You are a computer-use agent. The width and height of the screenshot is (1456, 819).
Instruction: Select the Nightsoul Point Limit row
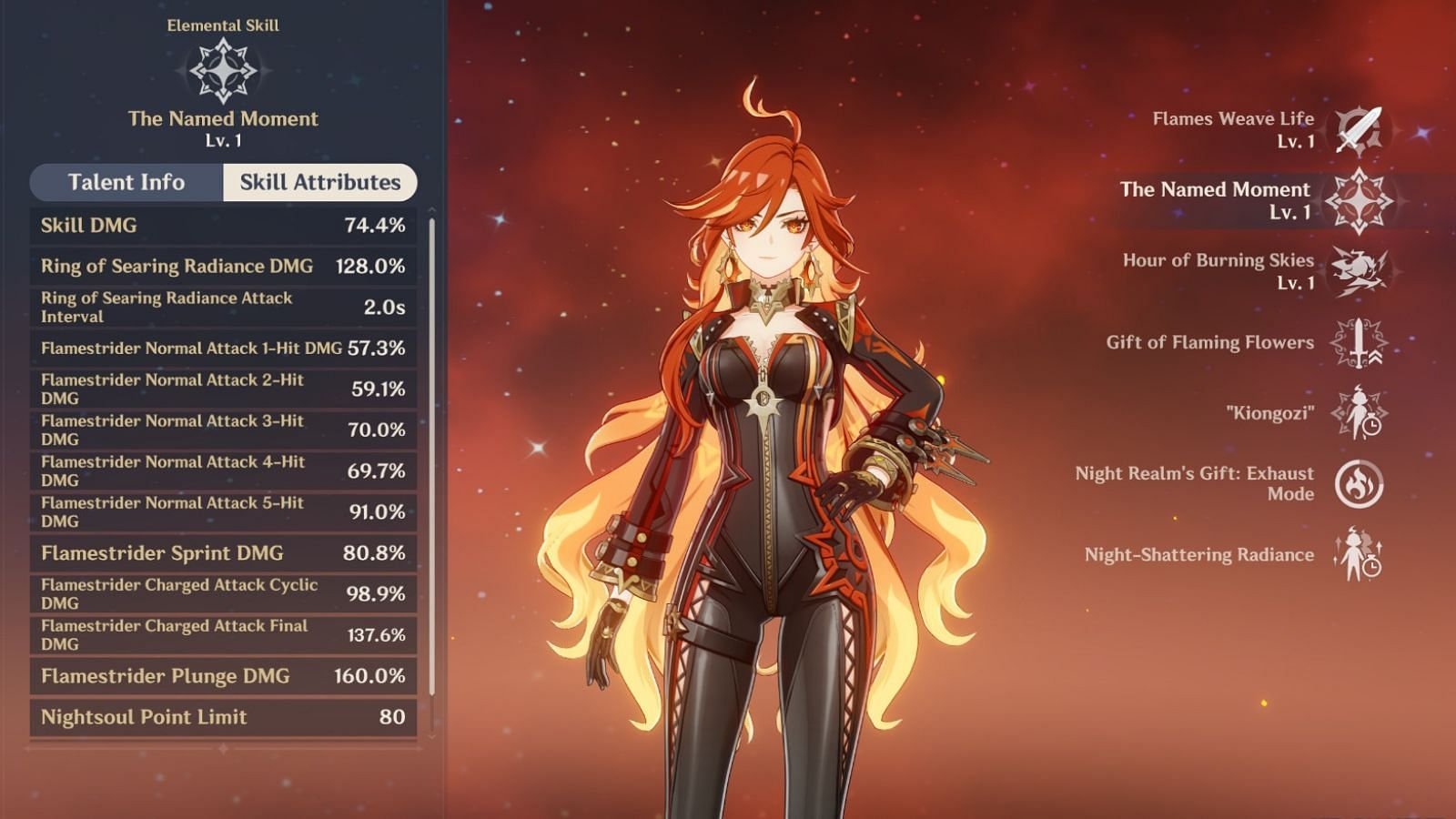pos(223,717)
